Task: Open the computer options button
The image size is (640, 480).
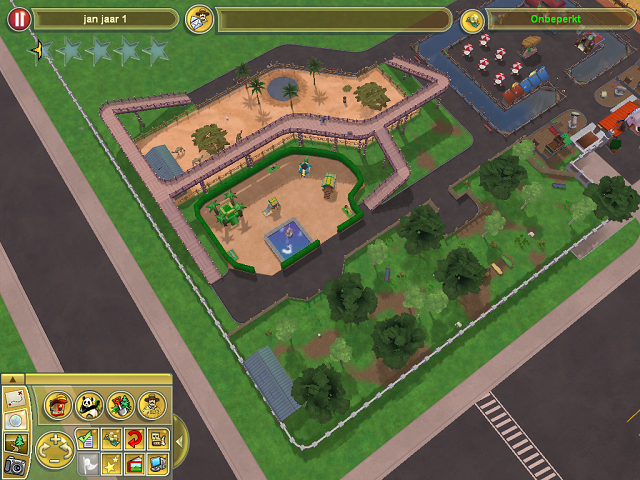Action: [x=158, y=462]
